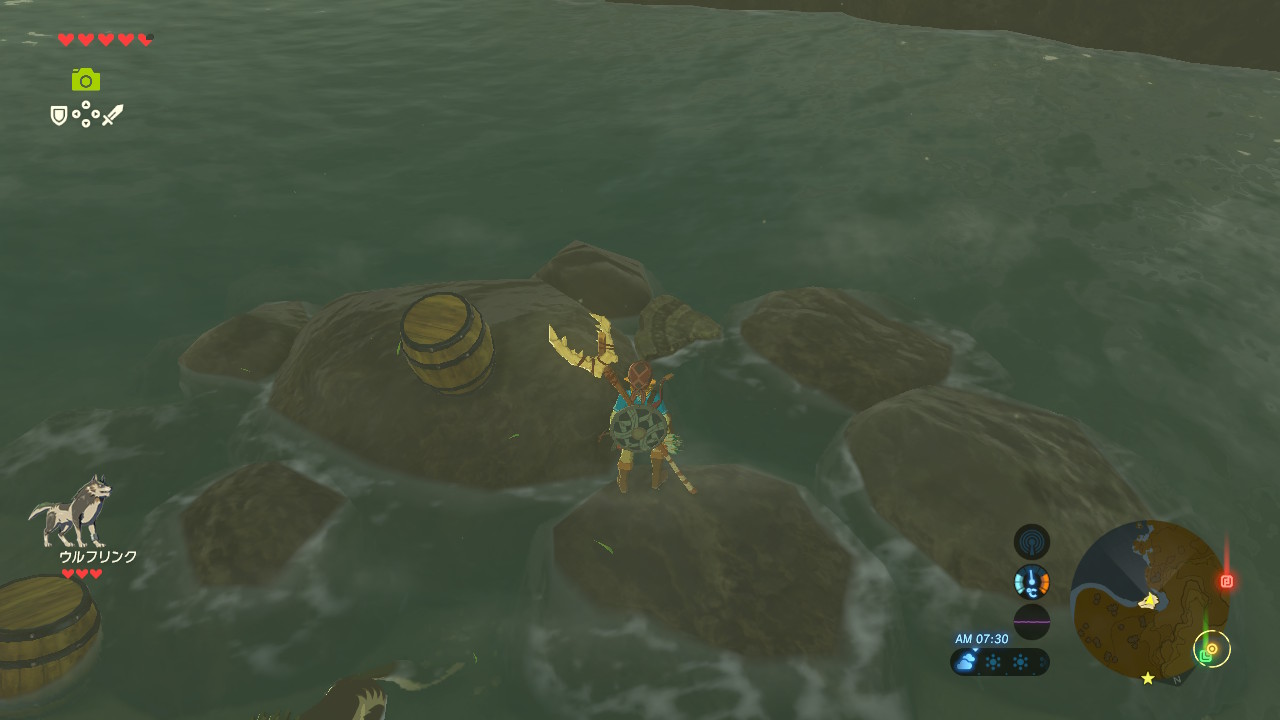Select the cloudy weather forecast icon
This screenshot has width=1280, height=720.
(x=966, y=662)
